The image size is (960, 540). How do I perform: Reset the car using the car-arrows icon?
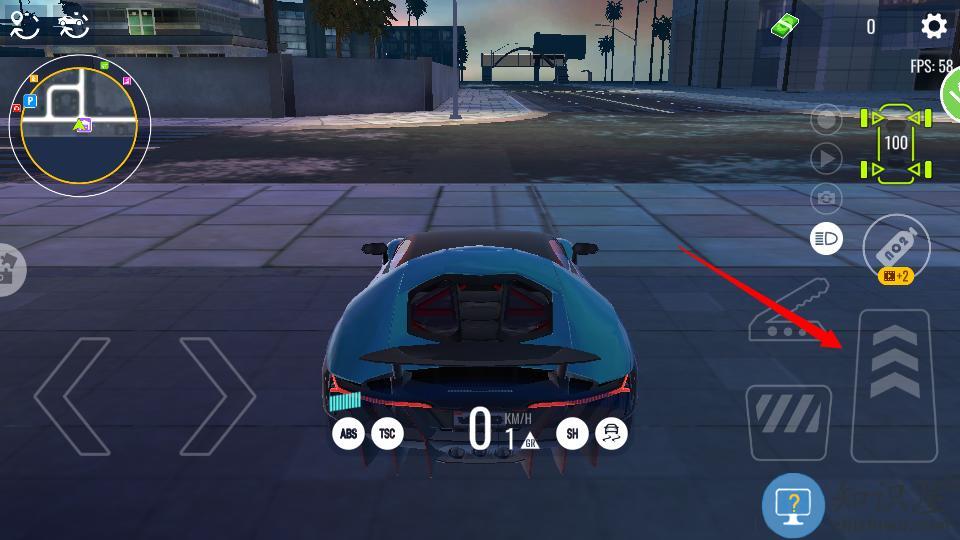click(73, 24)
